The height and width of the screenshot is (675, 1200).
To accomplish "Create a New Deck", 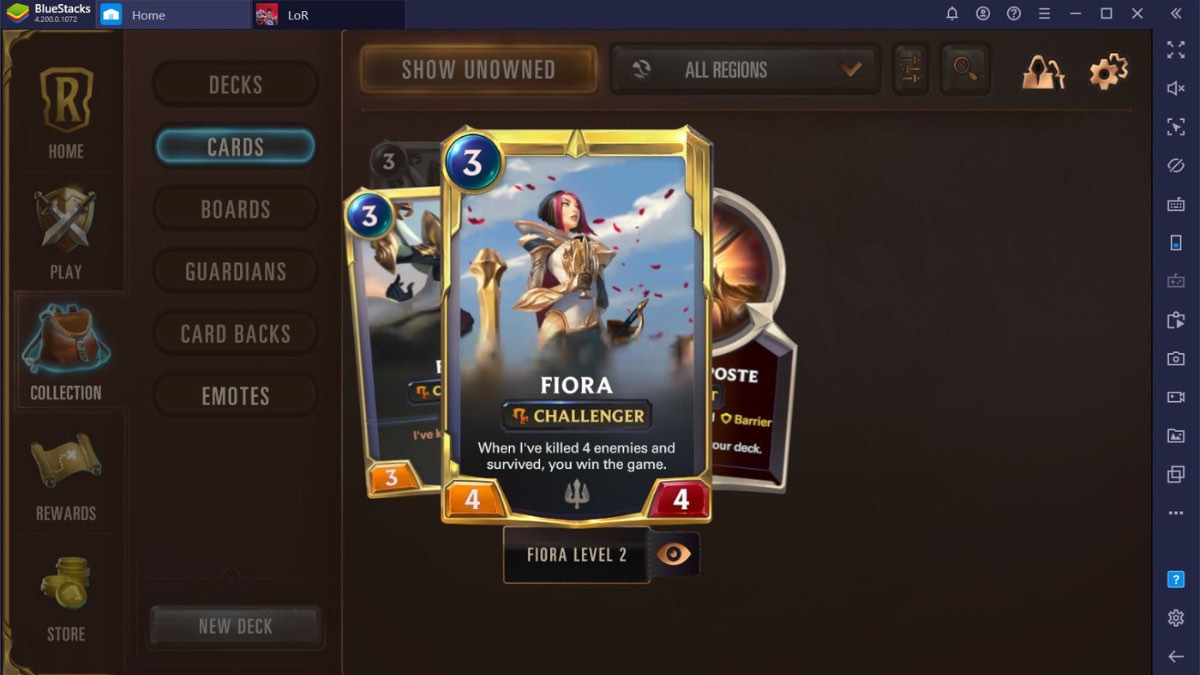I will [235, 627].
